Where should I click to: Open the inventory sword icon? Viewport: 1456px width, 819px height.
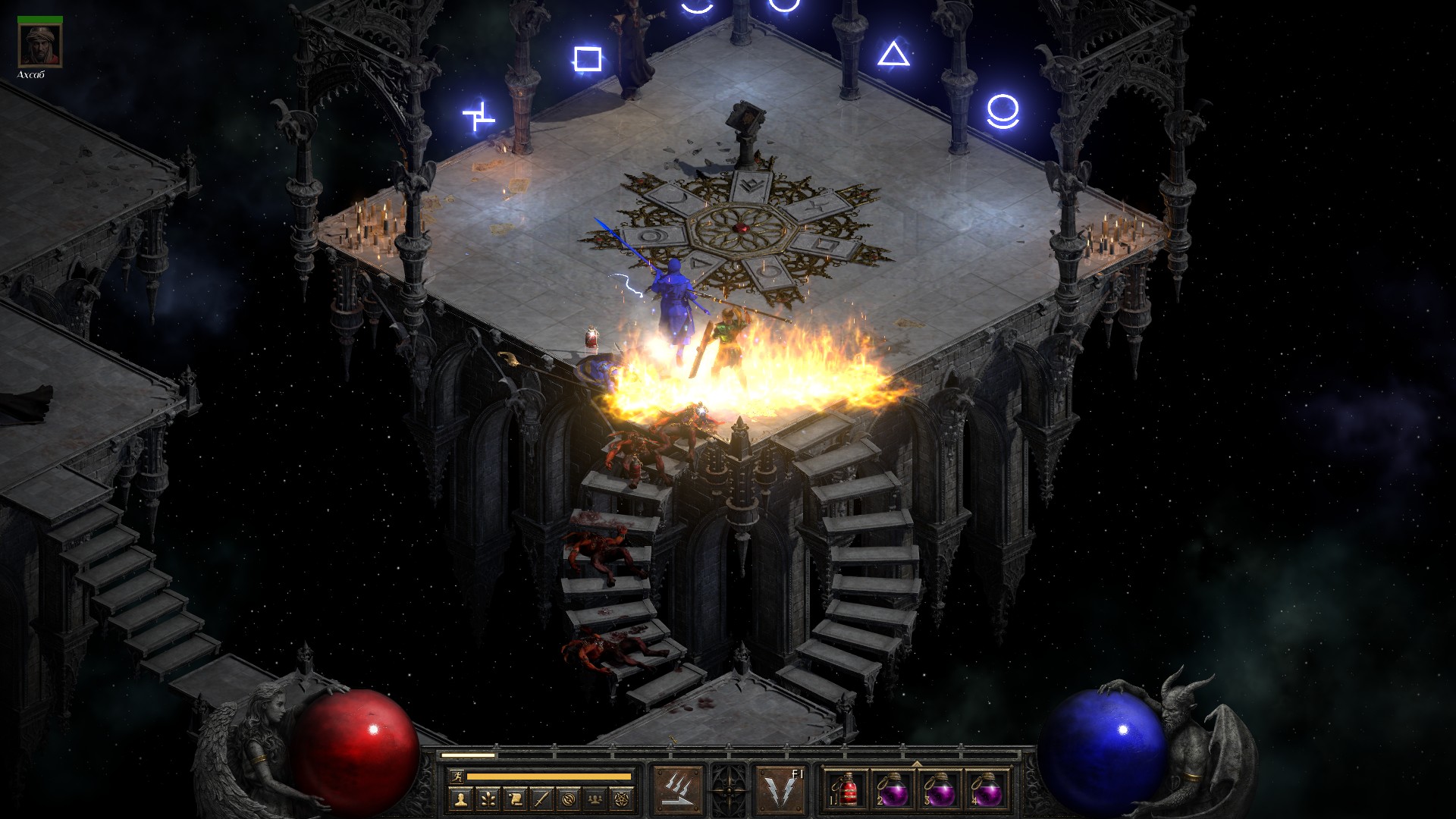coord(541,799)
